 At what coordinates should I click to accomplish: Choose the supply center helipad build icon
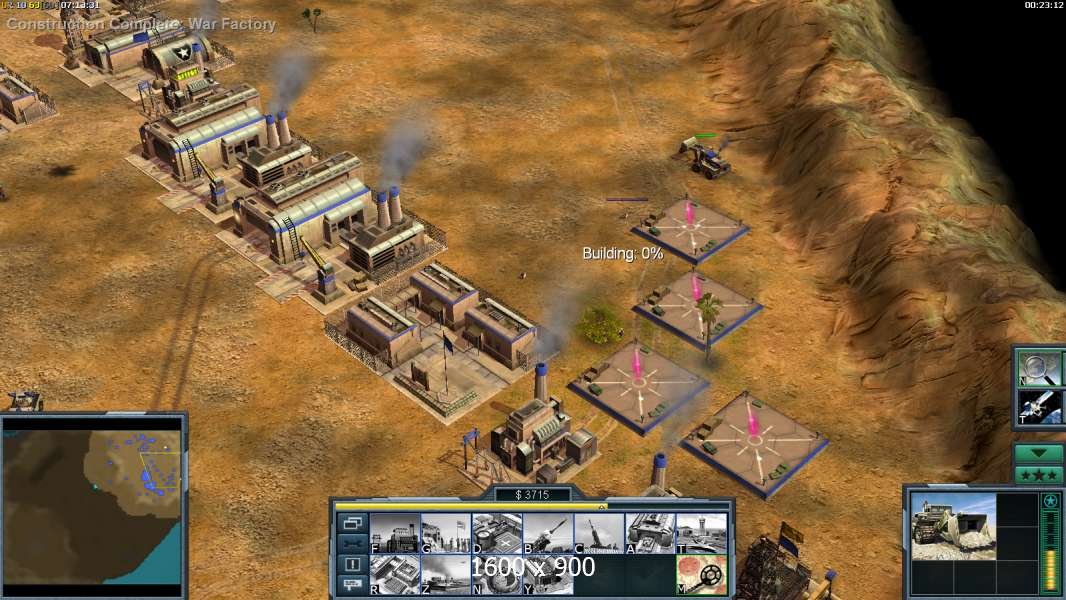497,533
